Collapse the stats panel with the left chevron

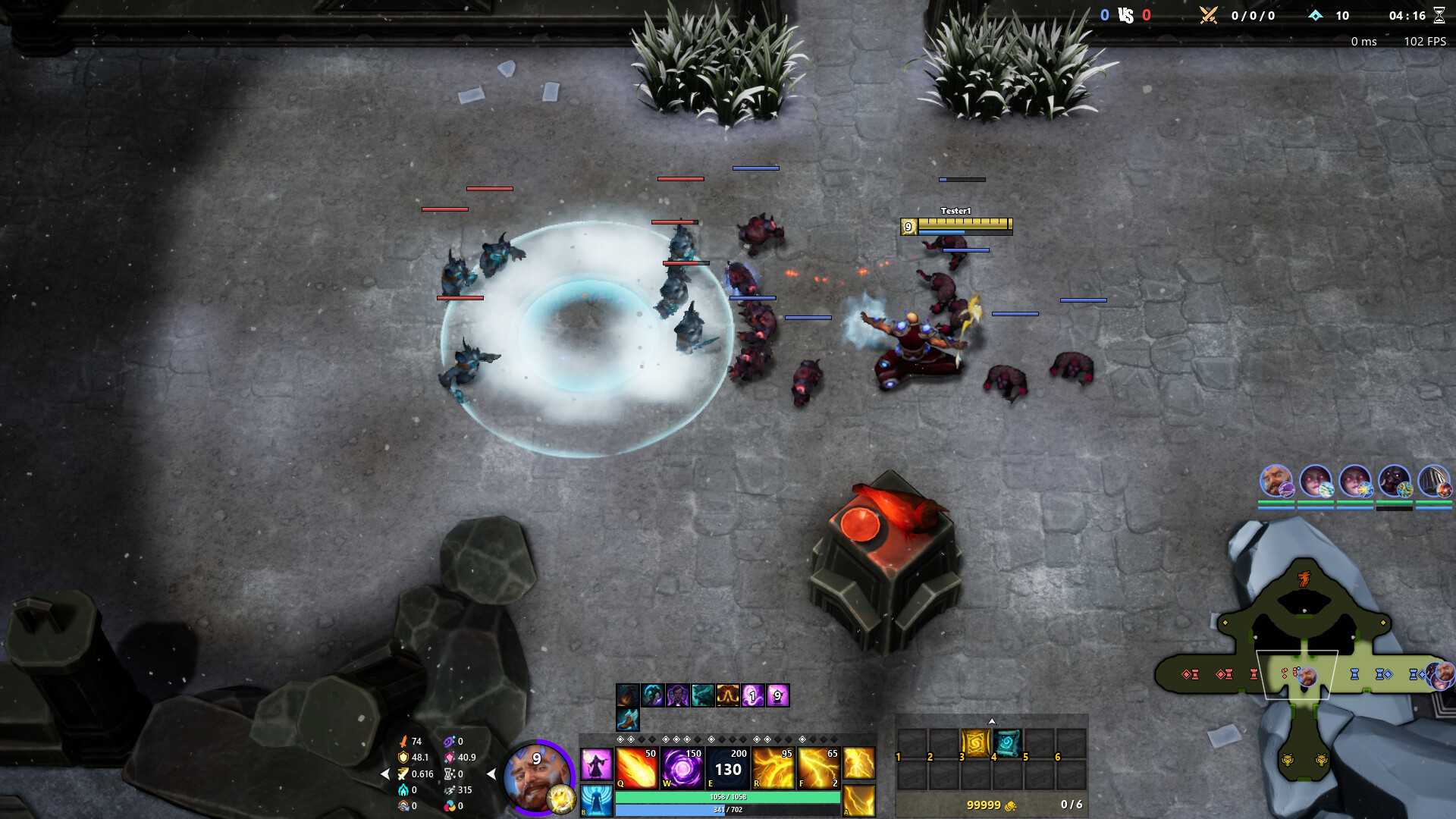coord(386,774)
